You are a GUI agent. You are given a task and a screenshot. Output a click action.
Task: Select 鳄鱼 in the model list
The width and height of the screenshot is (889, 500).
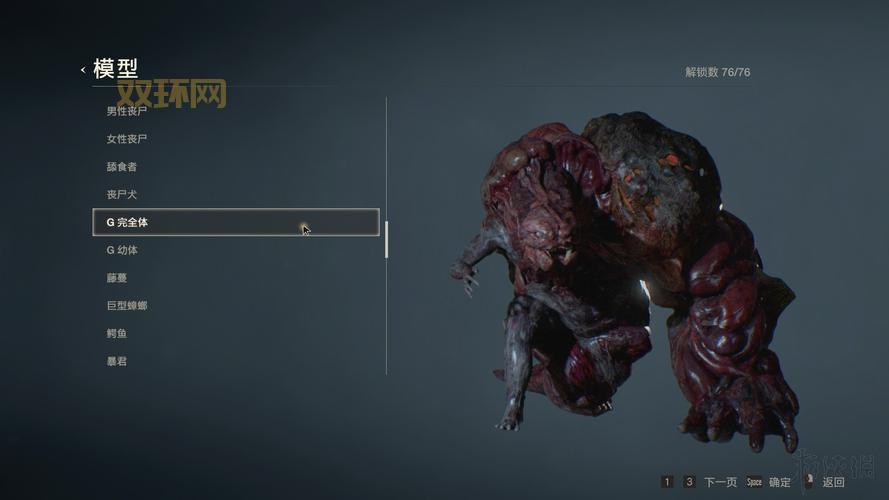click(x=117, y=333)
